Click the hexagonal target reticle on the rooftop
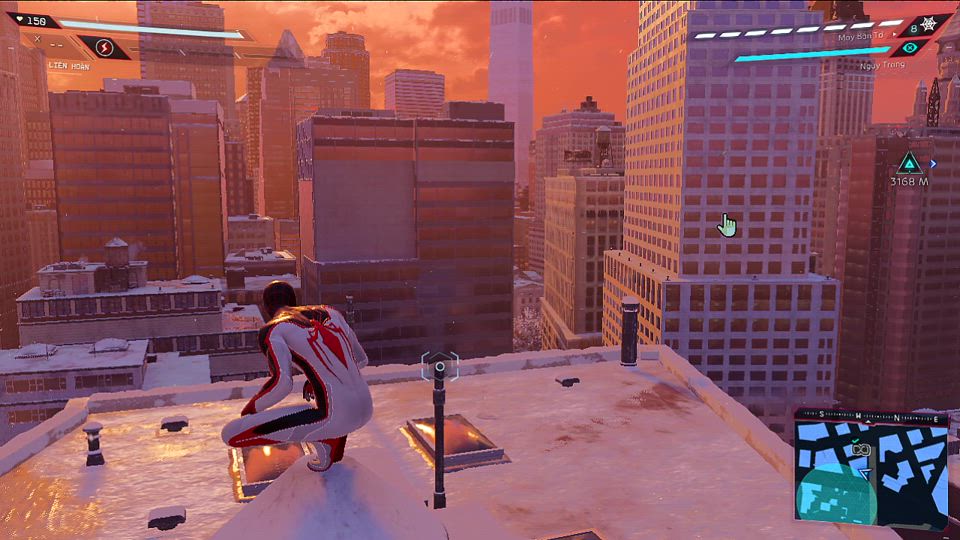The height and width of the screenshot is (540, 960). 439,366
